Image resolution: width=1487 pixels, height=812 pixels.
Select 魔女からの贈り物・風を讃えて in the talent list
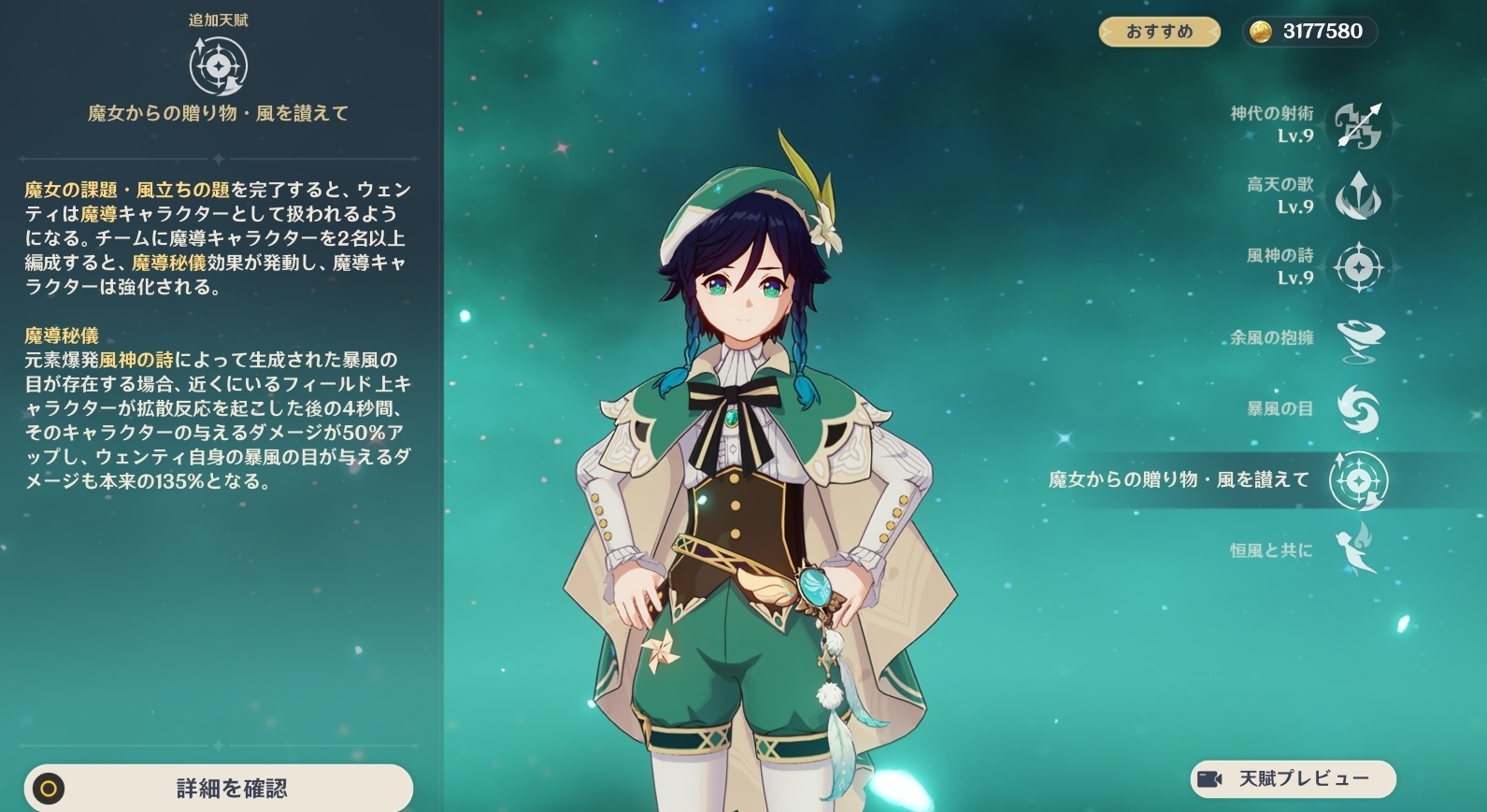pos(1359,480)
